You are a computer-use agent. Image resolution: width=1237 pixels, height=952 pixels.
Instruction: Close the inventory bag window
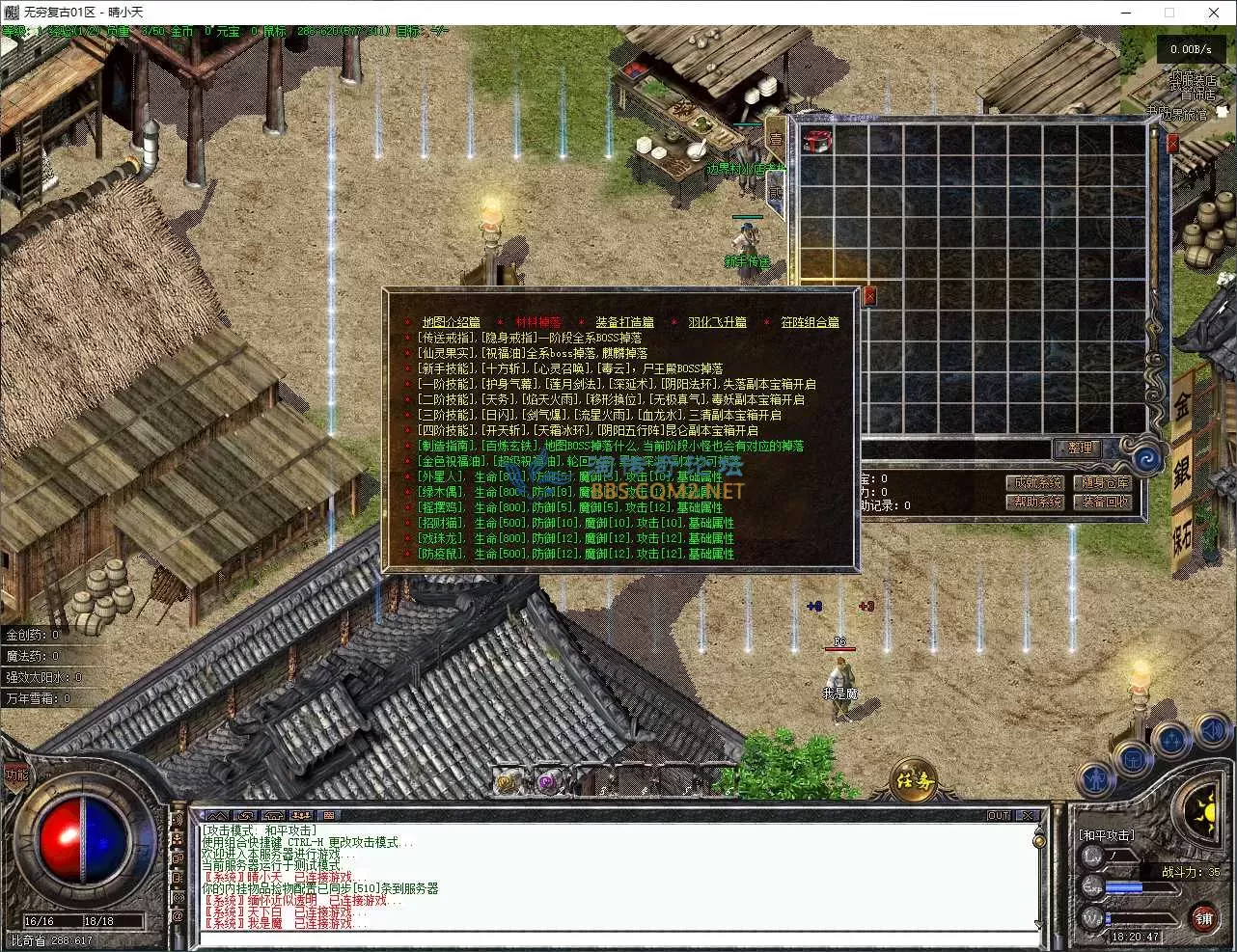click(x=1172, y=144)
